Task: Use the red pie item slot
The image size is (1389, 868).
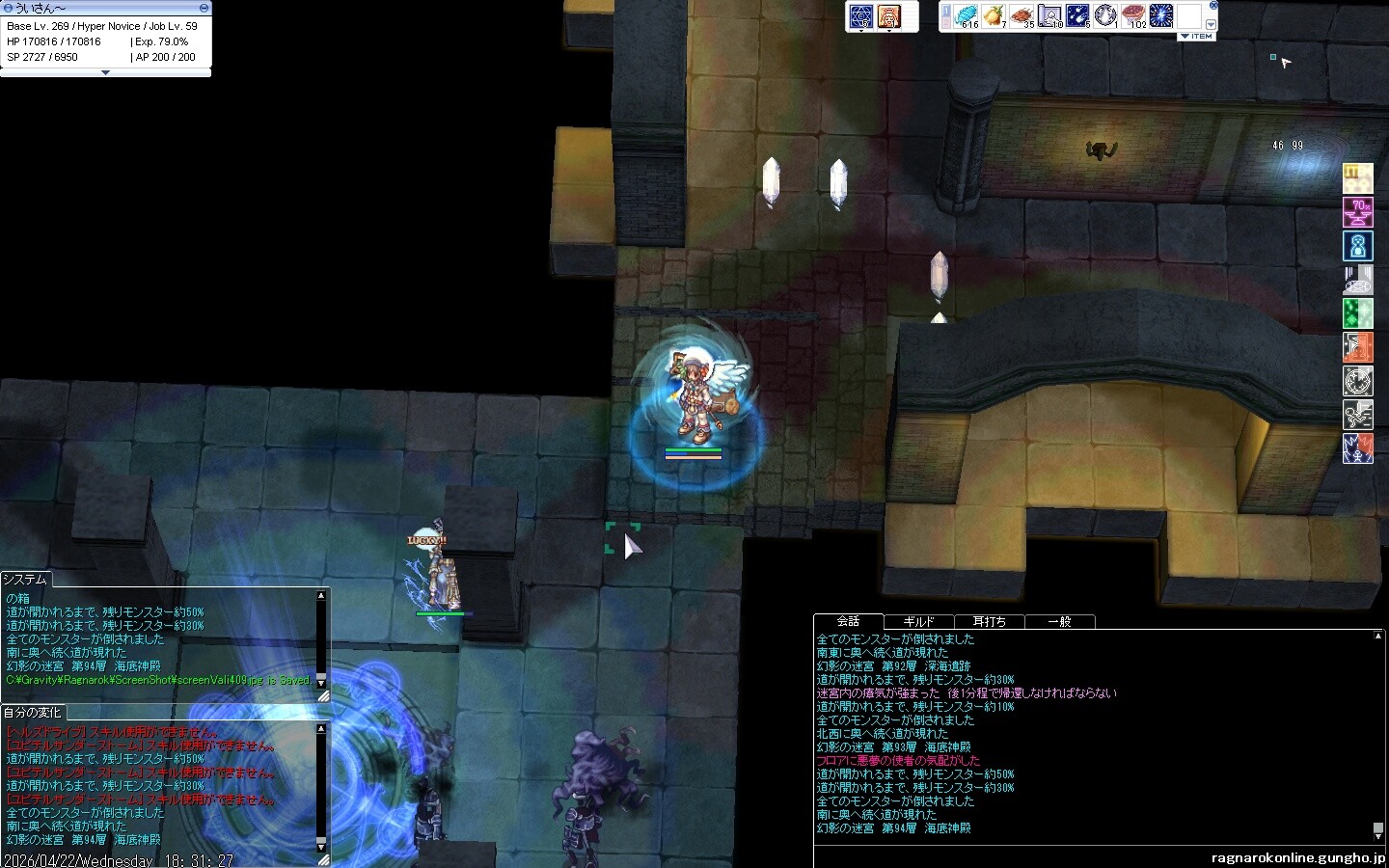Action: [1133, 16]
